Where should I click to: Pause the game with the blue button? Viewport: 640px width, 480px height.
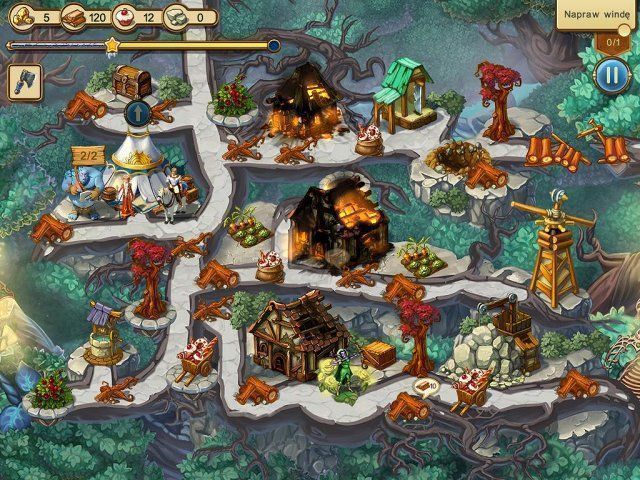(x=609, y=76)
